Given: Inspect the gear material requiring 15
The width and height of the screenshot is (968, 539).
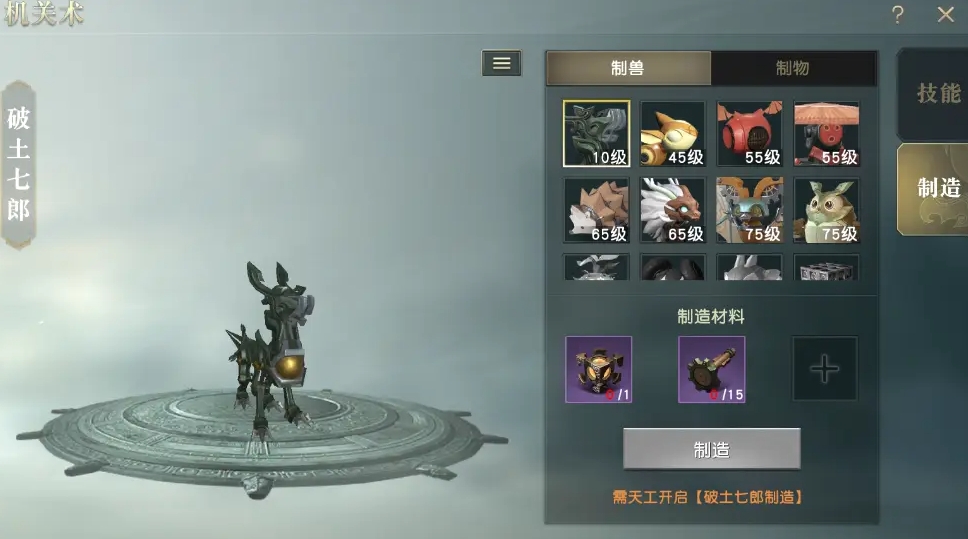Looking at the screenshot, I should pyautogui.click(x=711, y=369).
